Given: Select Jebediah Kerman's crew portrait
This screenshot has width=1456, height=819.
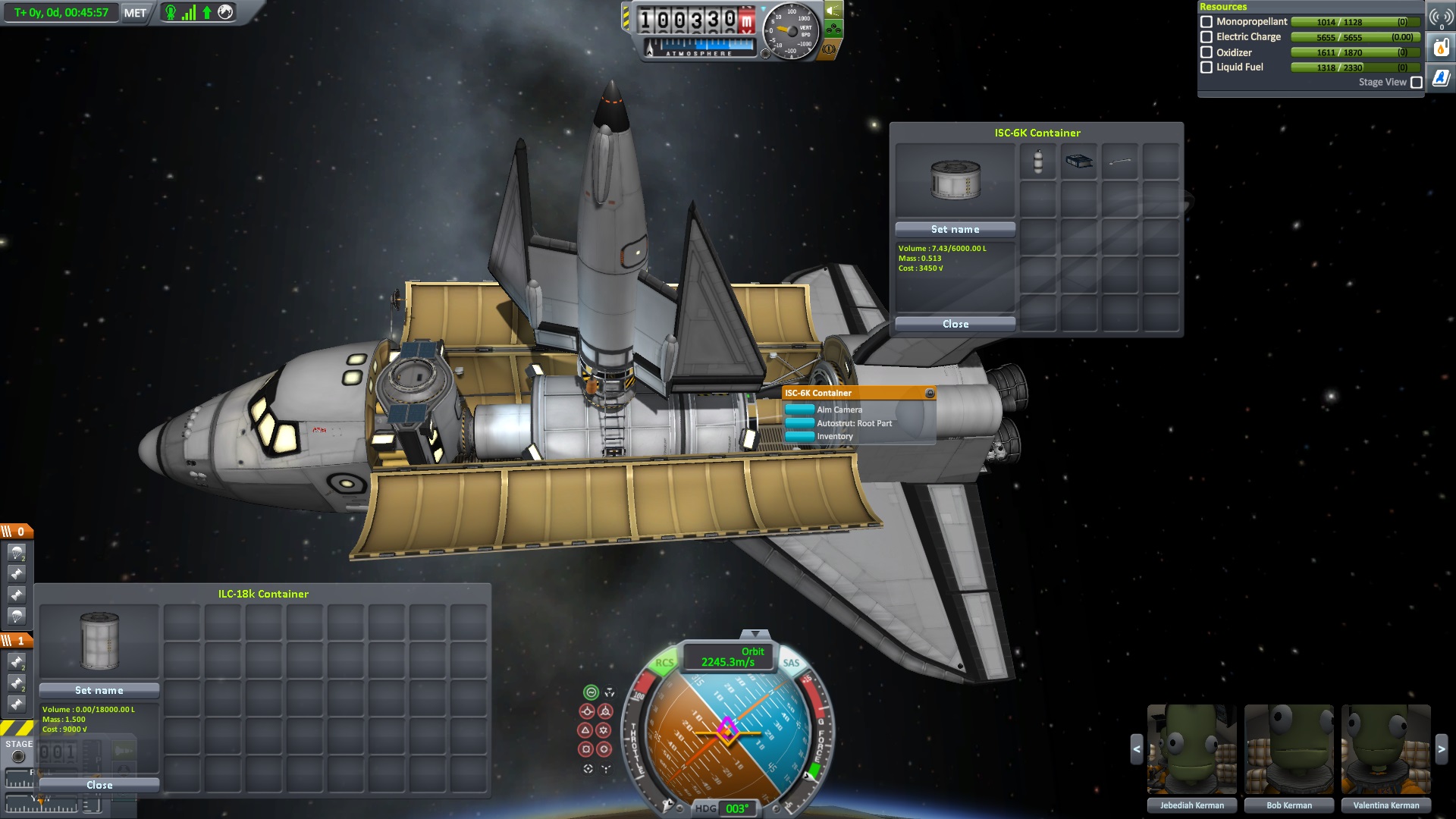Looking at the screenshot, I should pos(1191,749).
